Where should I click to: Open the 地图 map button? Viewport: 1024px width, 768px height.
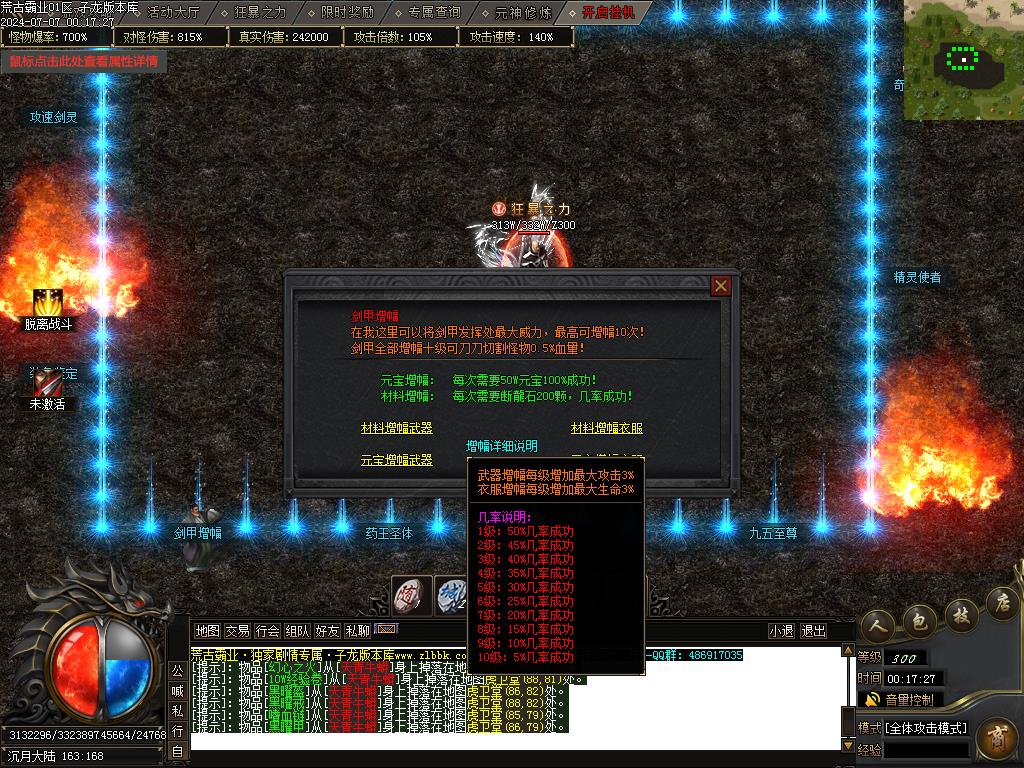(x=207, y=631)
